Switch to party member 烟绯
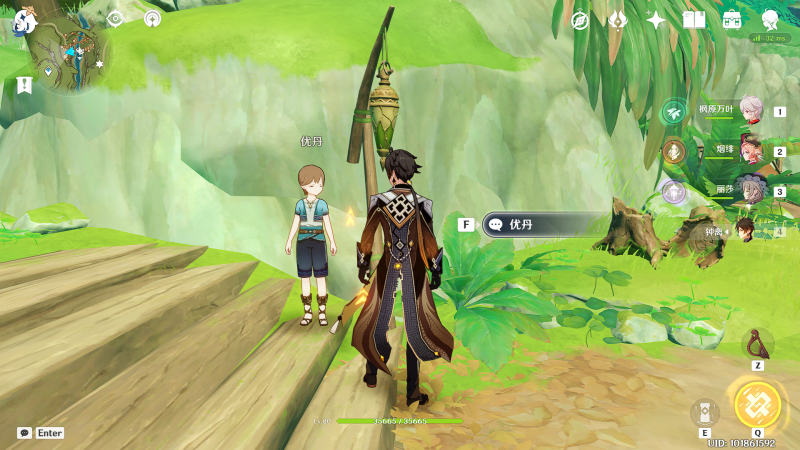 click(749, 151)
